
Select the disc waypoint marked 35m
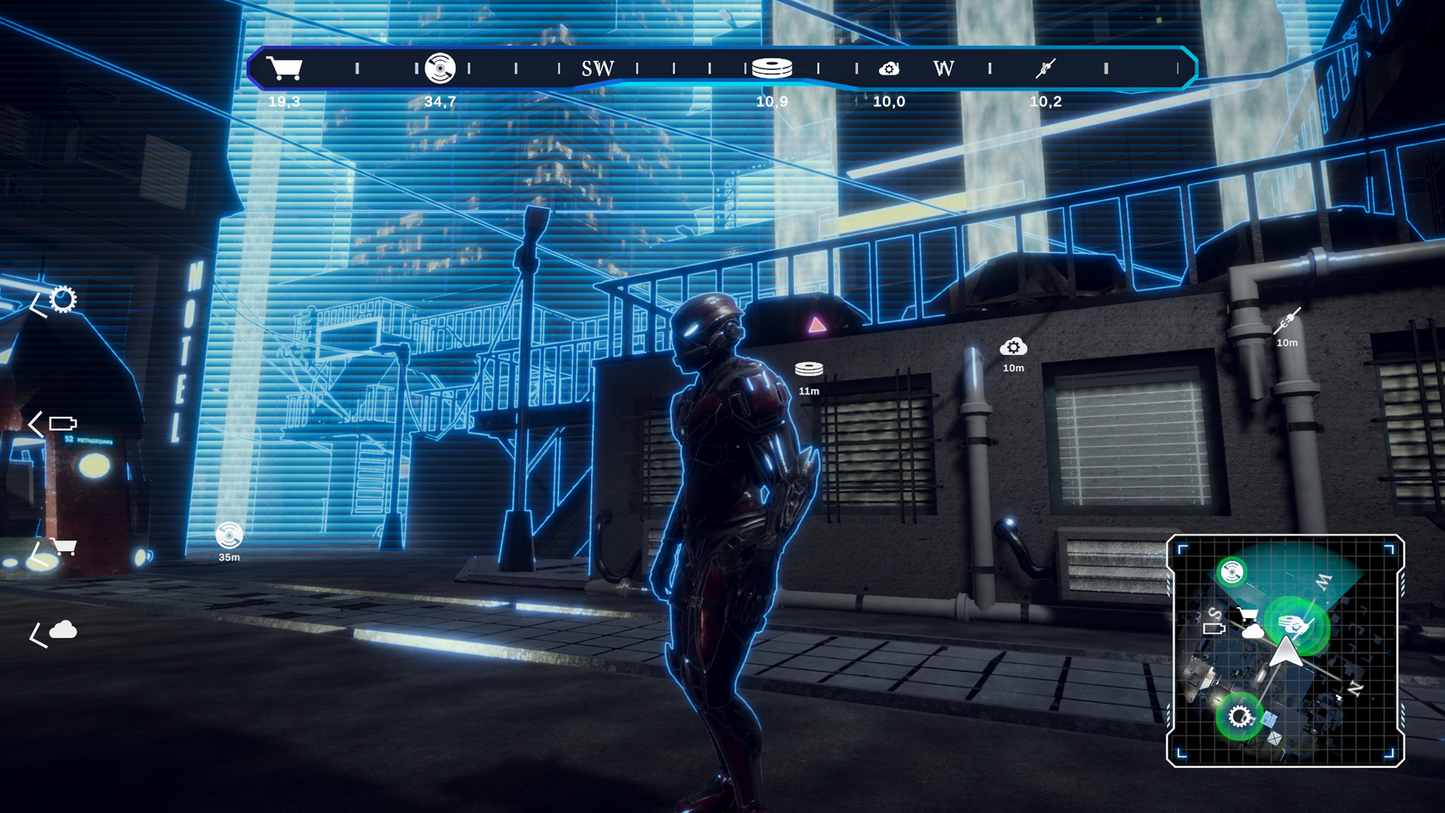[229, 535]
